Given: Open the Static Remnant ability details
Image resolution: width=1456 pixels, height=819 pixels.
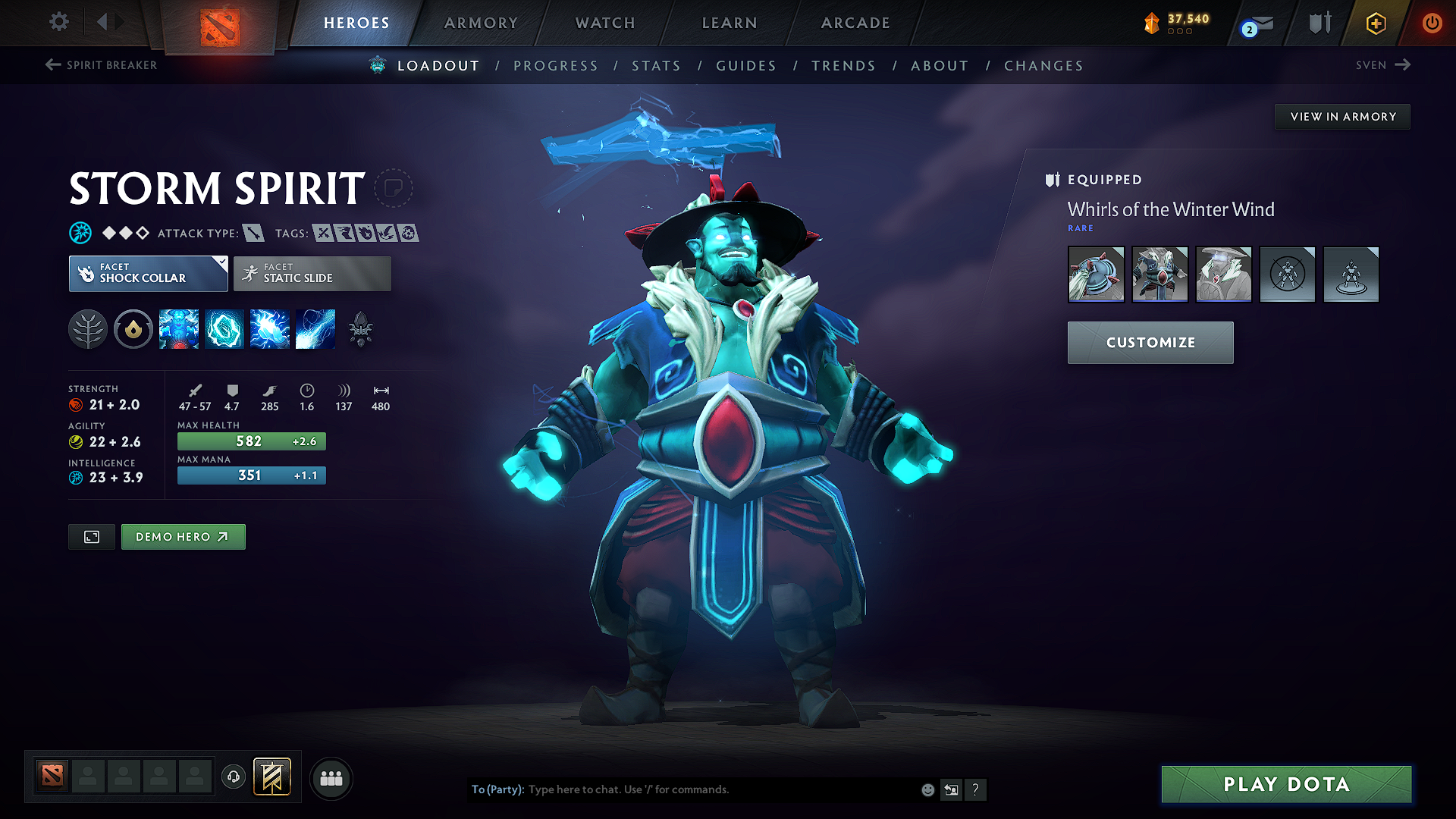Looking at the screenshot, I should 179,328.
